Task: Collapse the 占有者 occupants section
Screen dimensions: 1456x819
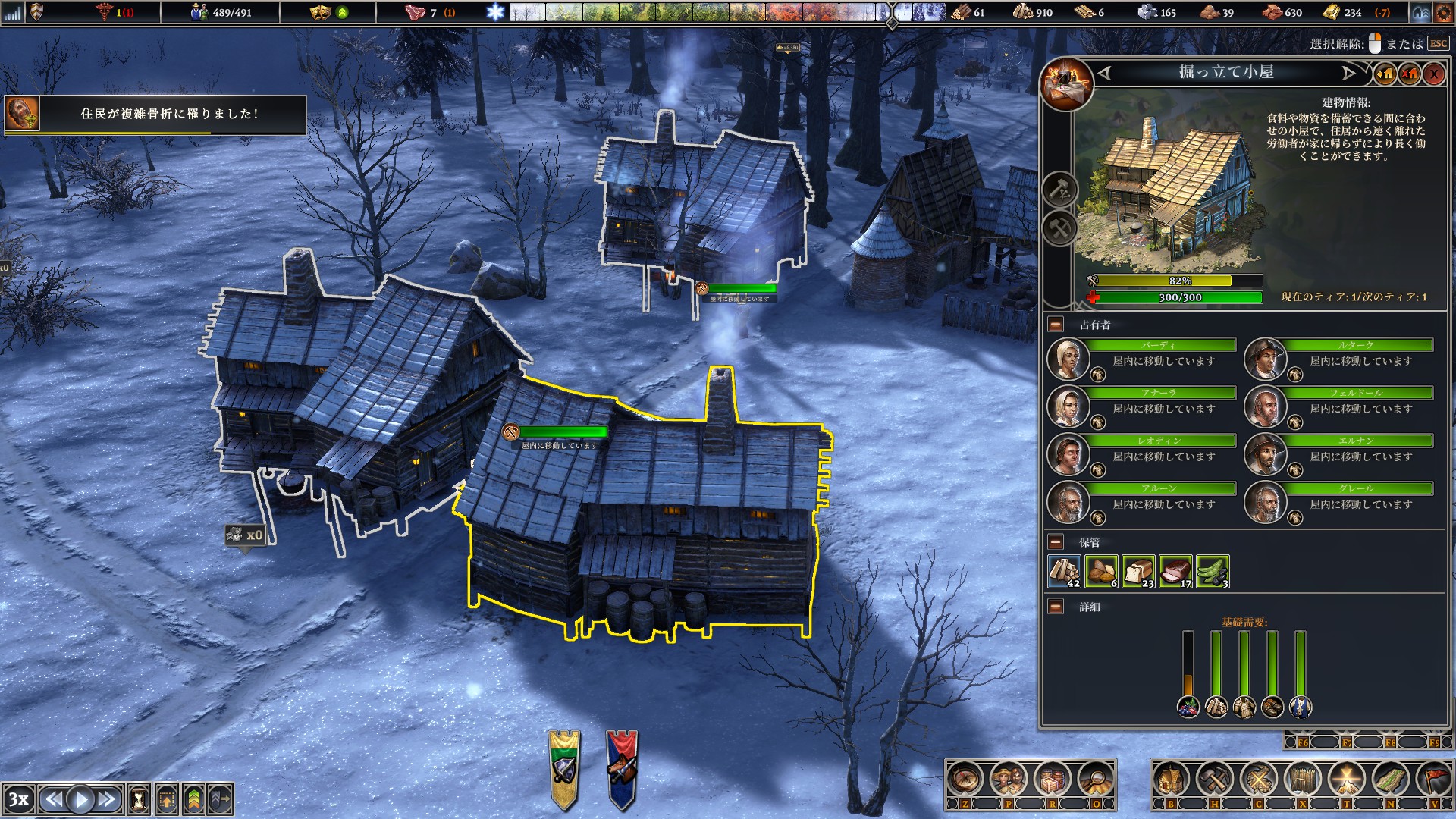Action: pos(1054,325)
